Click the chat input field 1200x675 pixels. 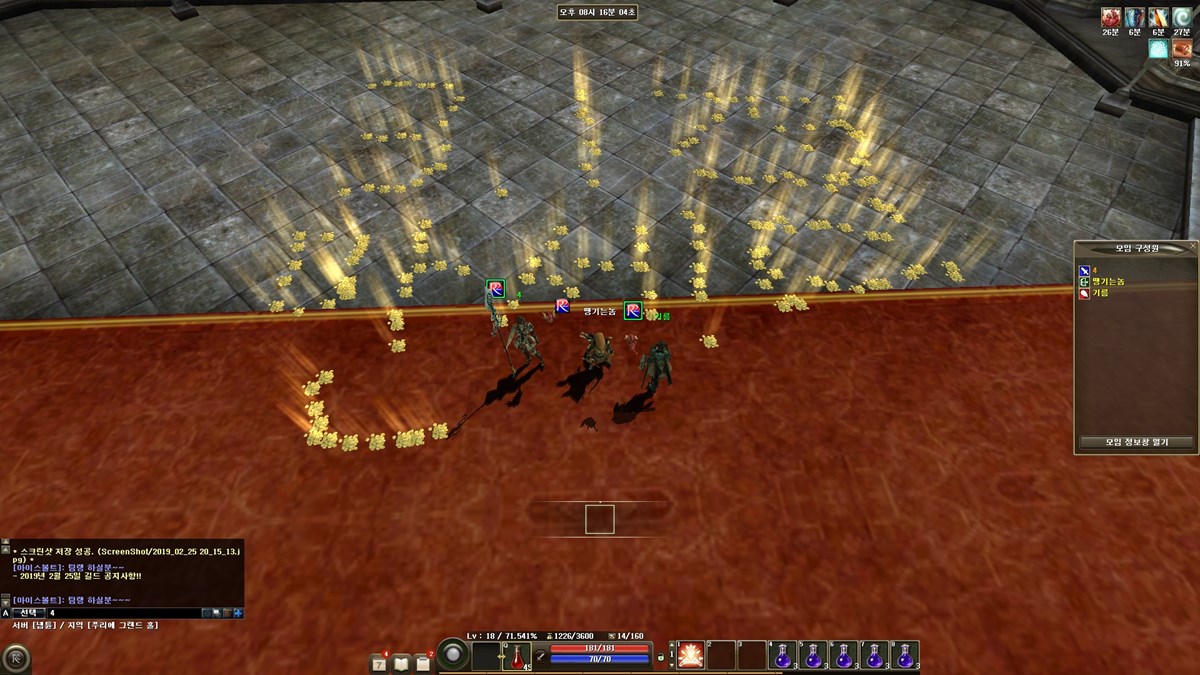(x=122, y=612)
